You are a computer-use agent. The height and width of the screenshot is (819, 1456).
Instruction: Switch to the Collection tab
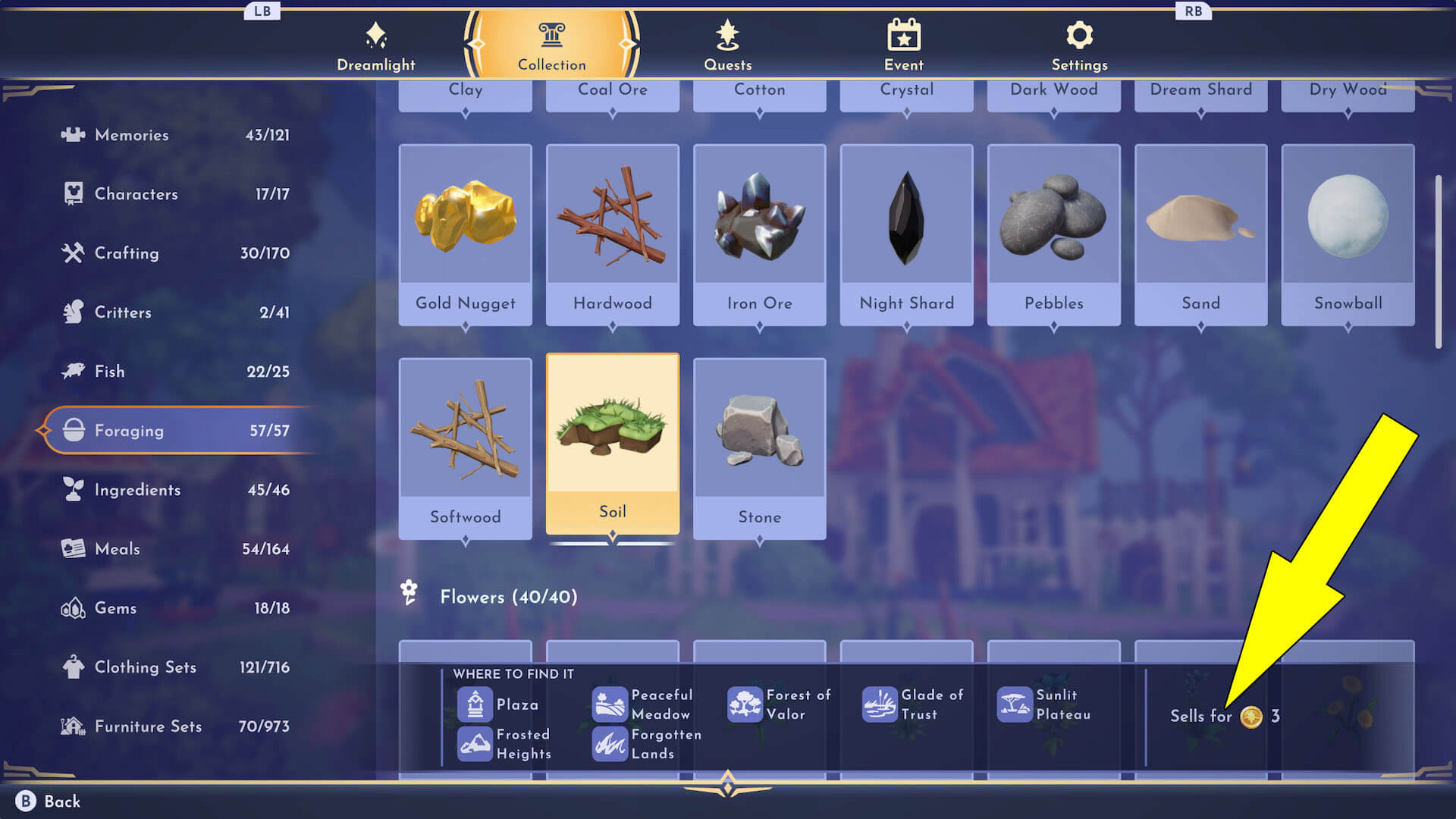pyautogui.click(x=551, y=45)
